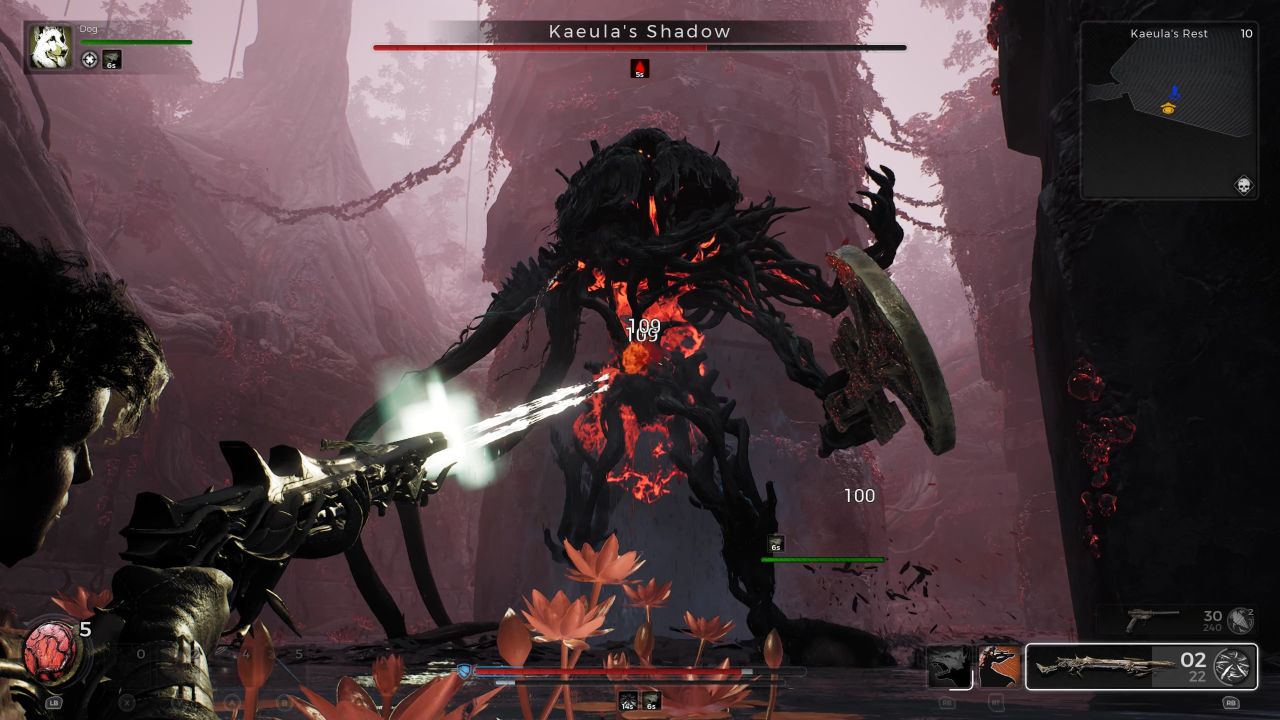Screen dimensions: 1280x720
Task: Click the Kaeula's Shadow boss name
Action: click(639, 32)
